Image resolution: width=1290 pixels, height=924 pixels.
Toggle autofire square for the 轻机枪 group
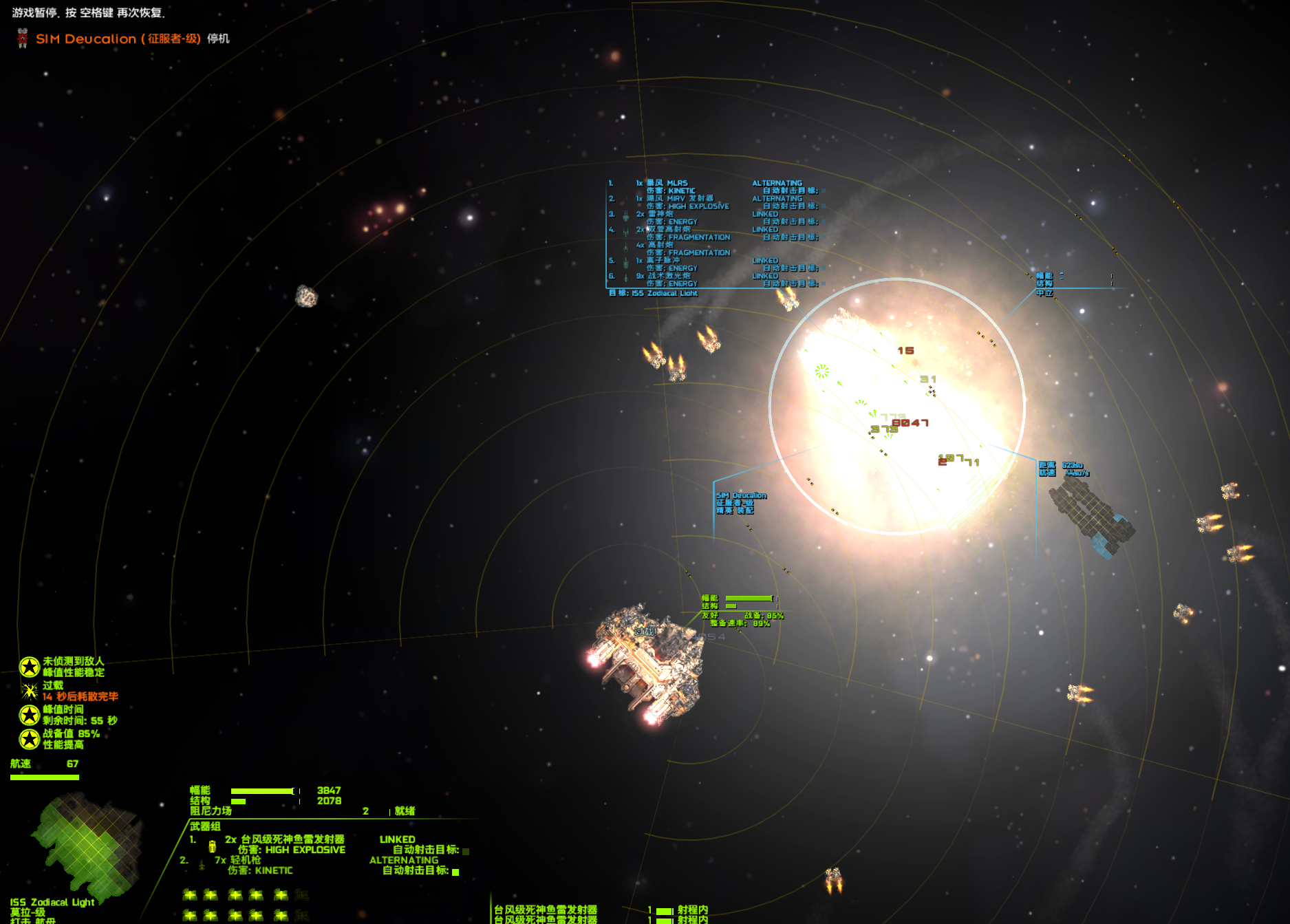(455, 872)
